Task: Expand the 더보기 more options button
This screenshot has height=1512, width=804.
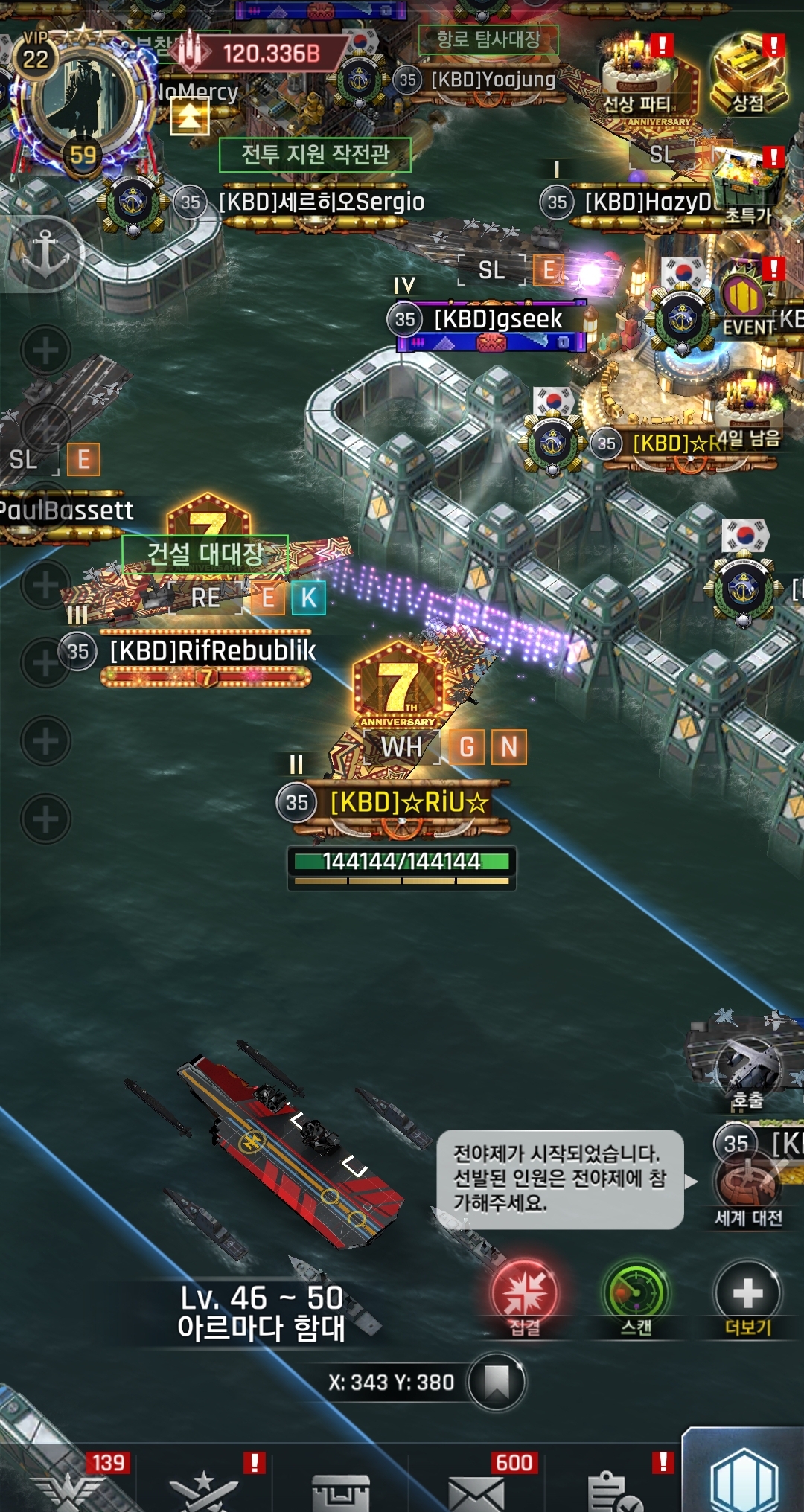Action: [x=748, y=1296]
